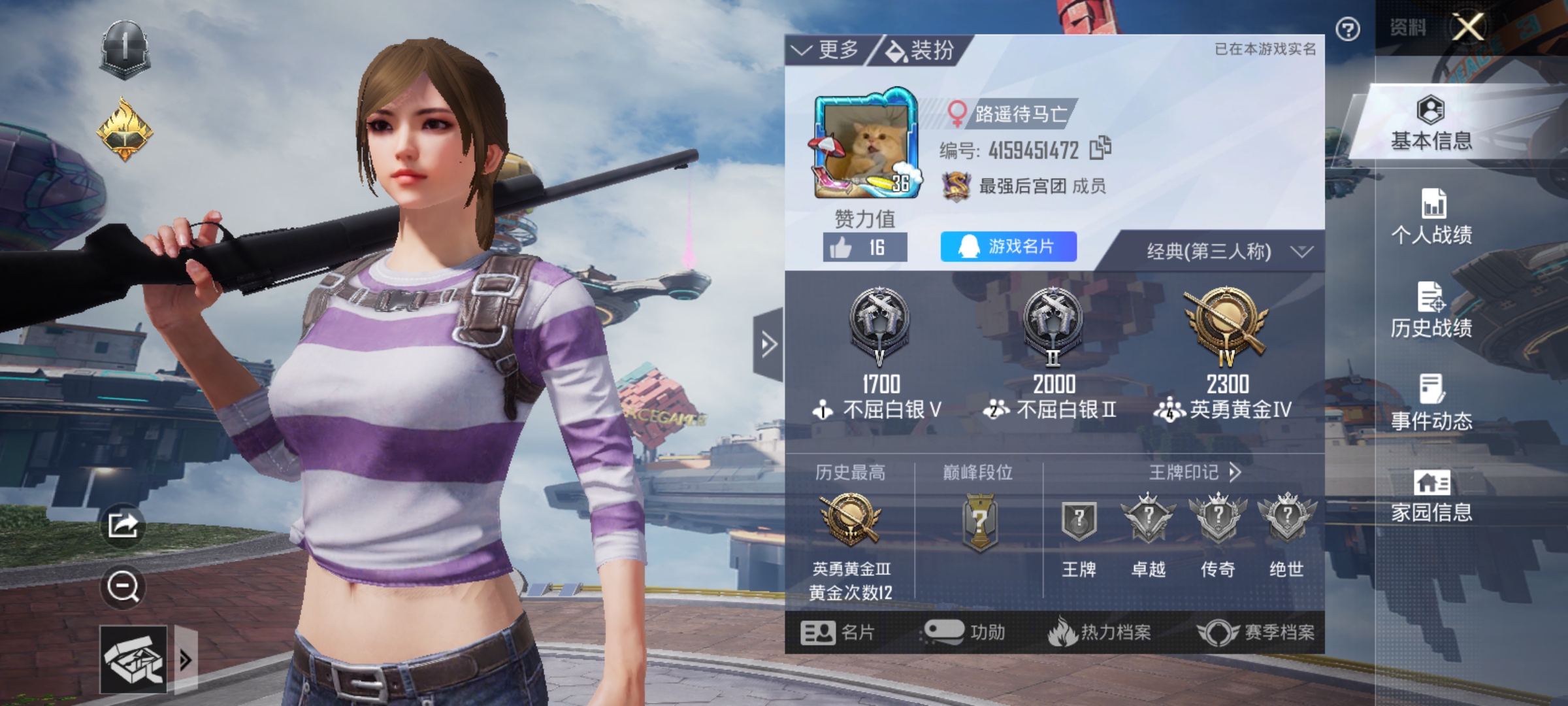Expand the 更多 dropdown
Screen dimensions: 1568x706
click(x=826, y=50)
